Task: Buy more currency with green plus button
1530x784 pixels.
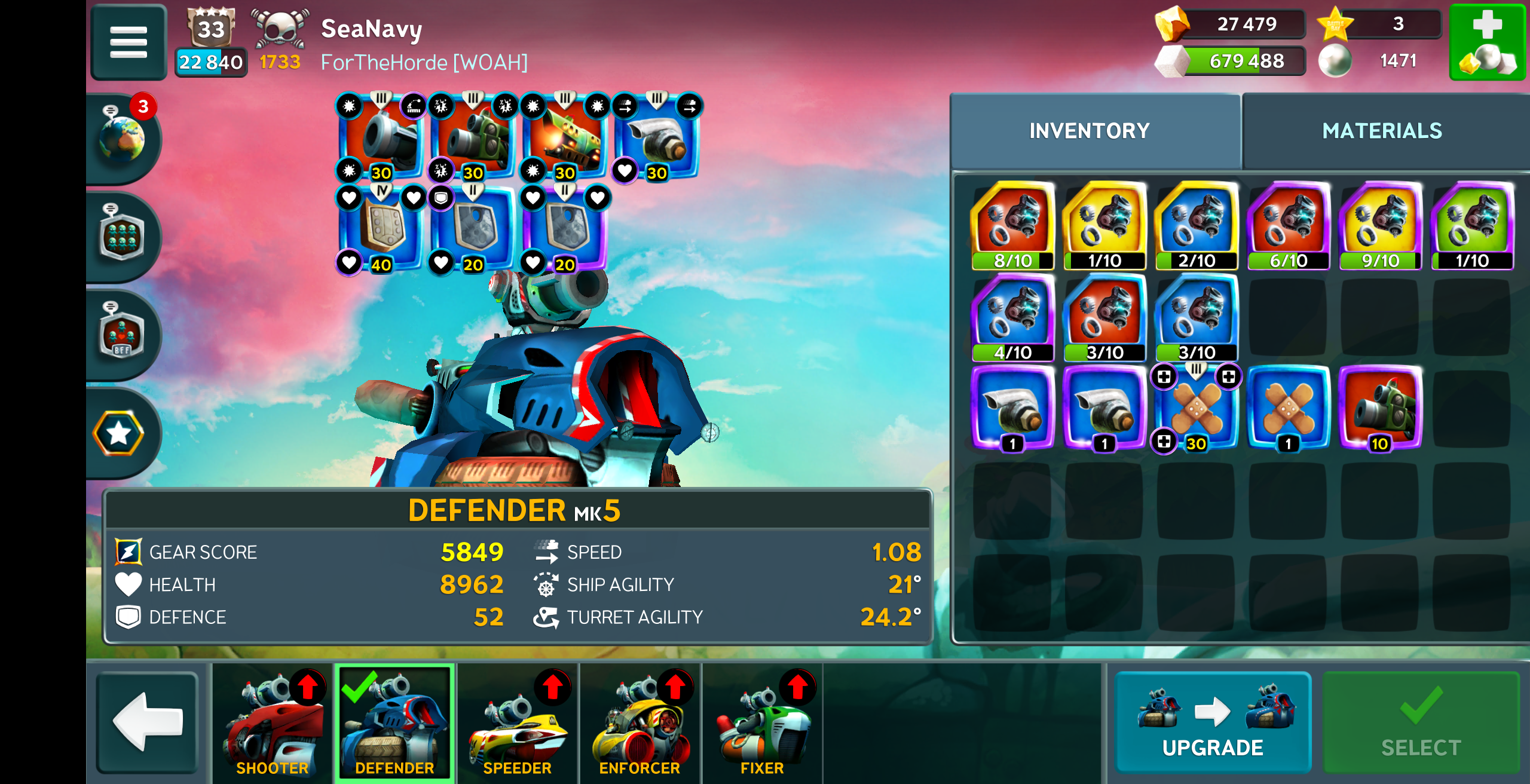Action: point(1487,42)
